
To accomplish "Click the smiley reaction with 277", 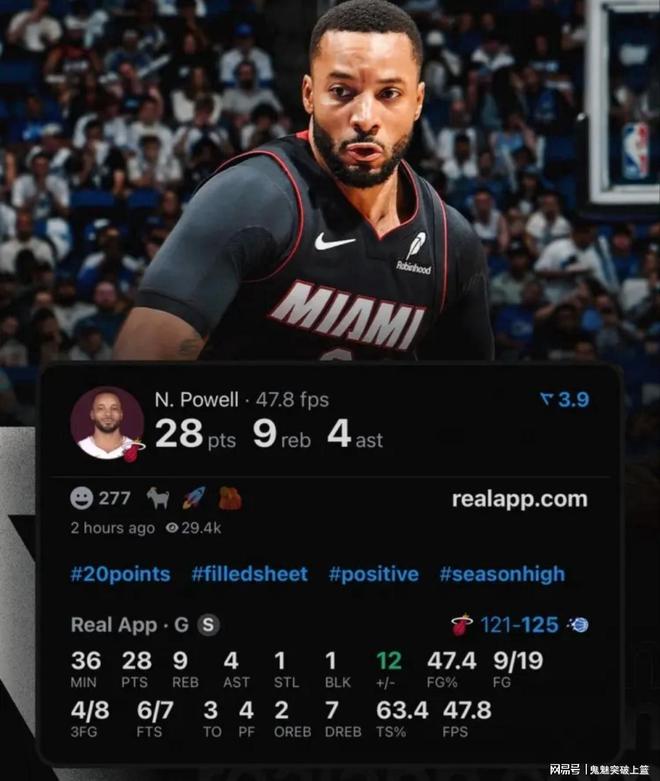I will 100,498.
